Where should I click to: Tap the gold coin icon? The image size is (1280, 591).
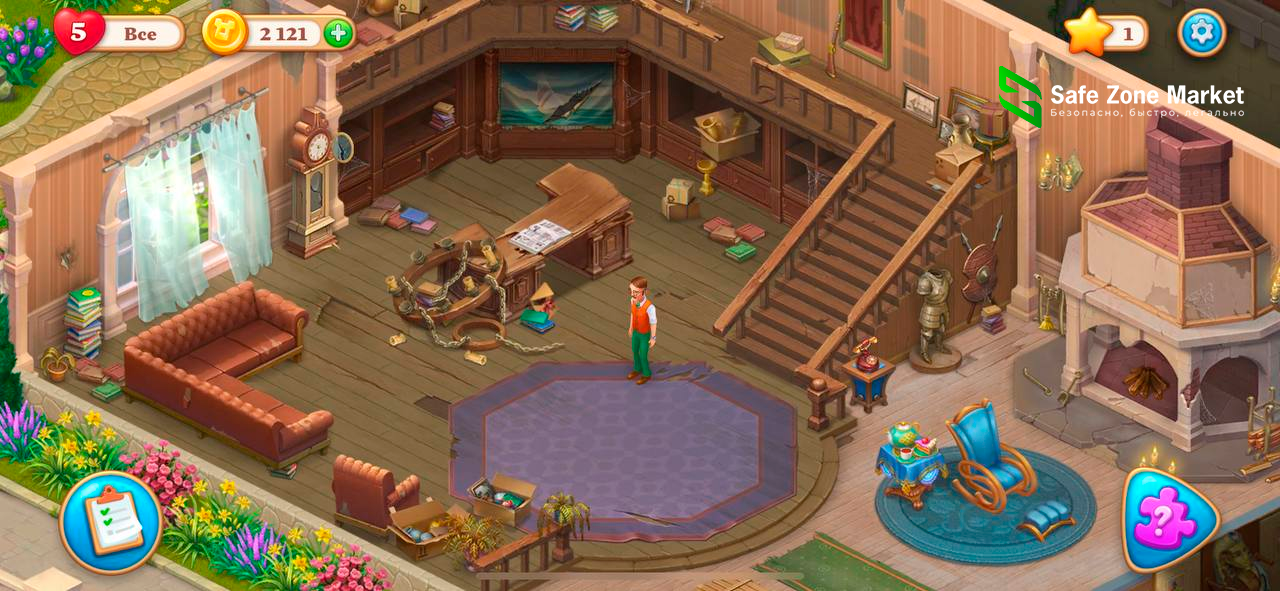tap(224, 33)
